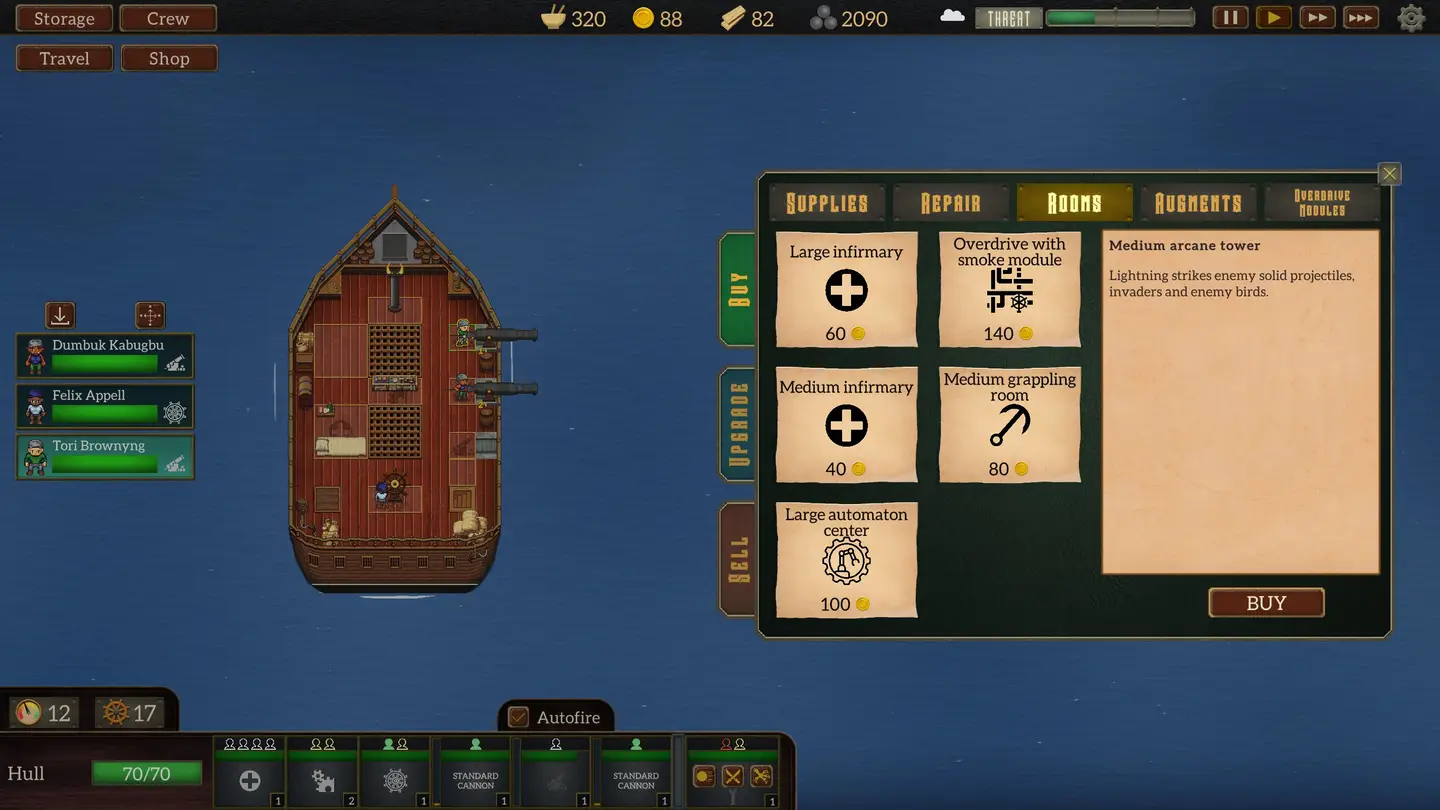Switch to the Overdrive Modules tab

[1321, 203]
